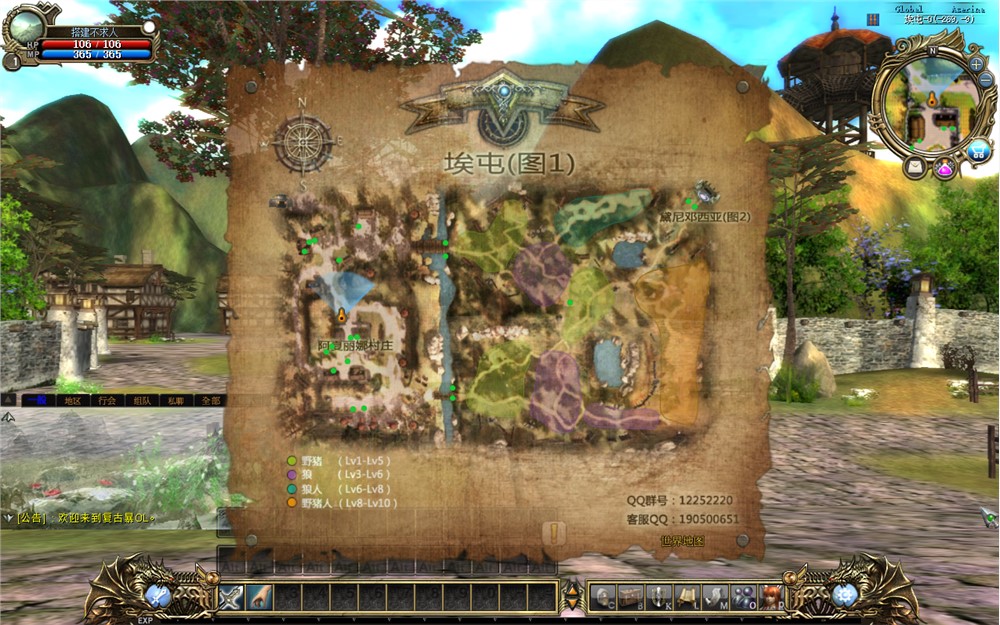Switch chat to the 行会 guild tab
The height and width of the screenshot is (625, 1000).
pyautogui.click(x=107, y=400)
